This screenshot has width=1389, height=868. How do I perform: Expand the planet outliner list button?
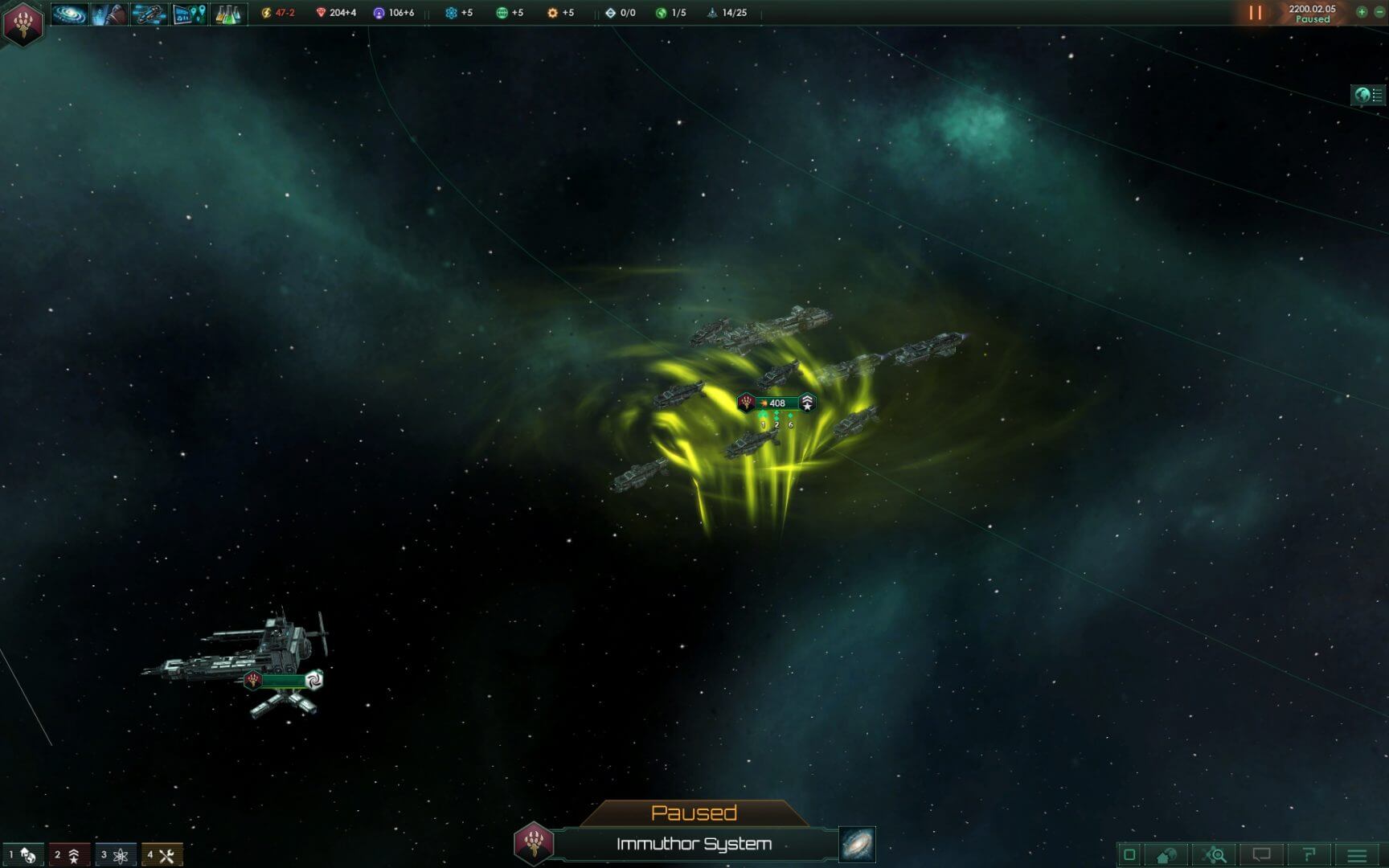(1368, 95)
